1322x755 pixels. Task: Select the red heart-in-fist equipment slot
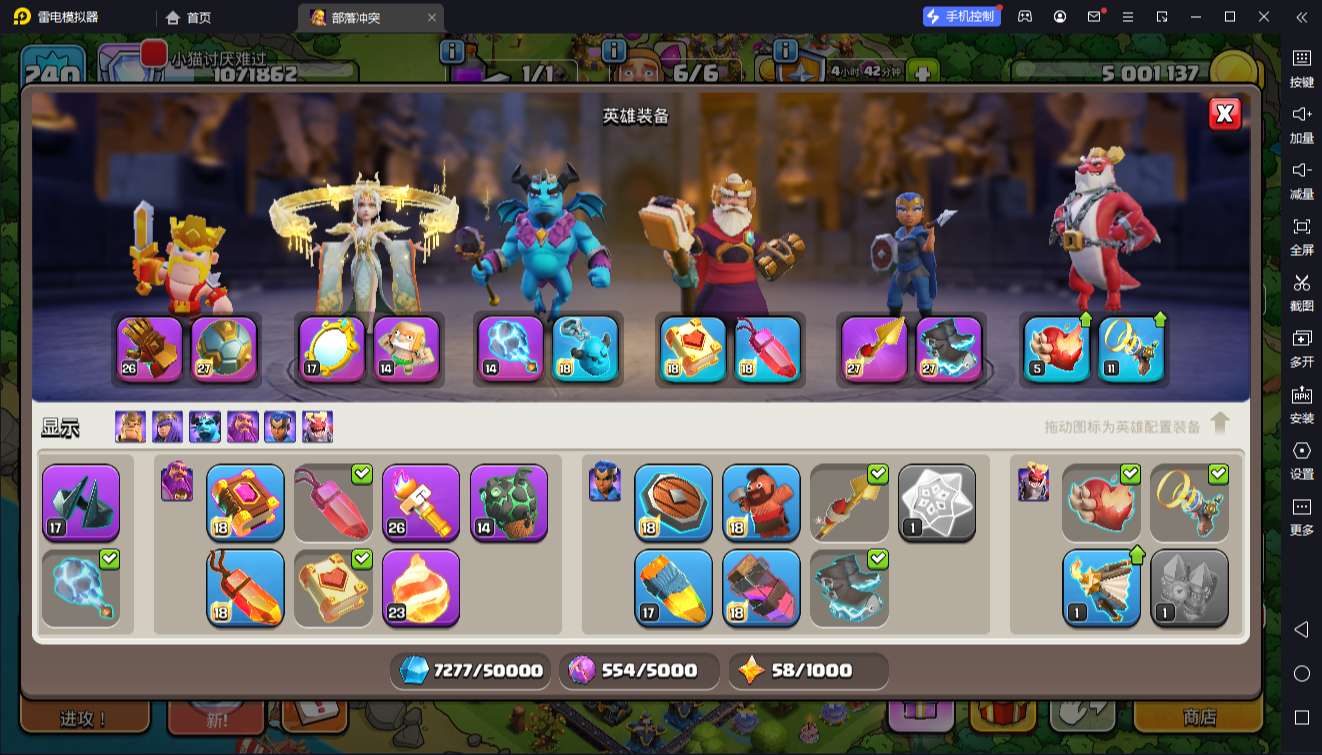[x=1058, y=349]
